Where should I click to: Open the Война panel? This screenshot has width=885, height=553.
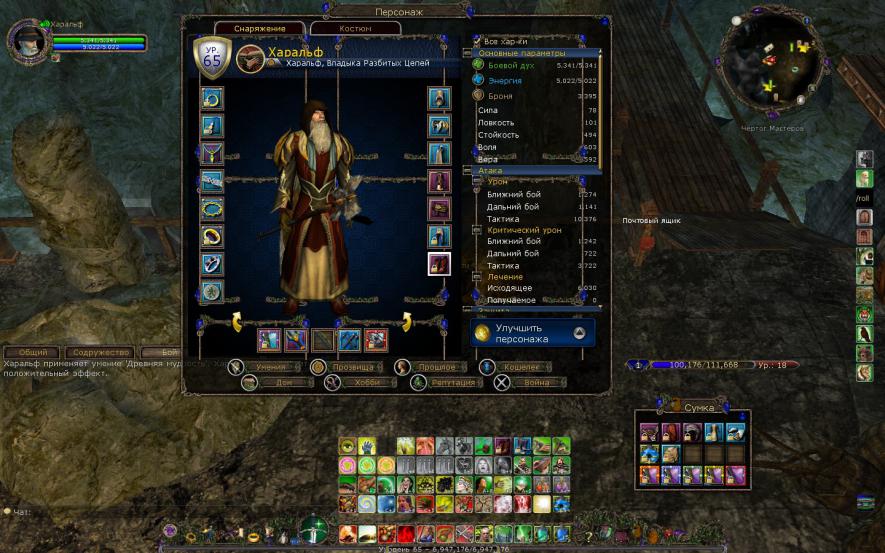536,382
